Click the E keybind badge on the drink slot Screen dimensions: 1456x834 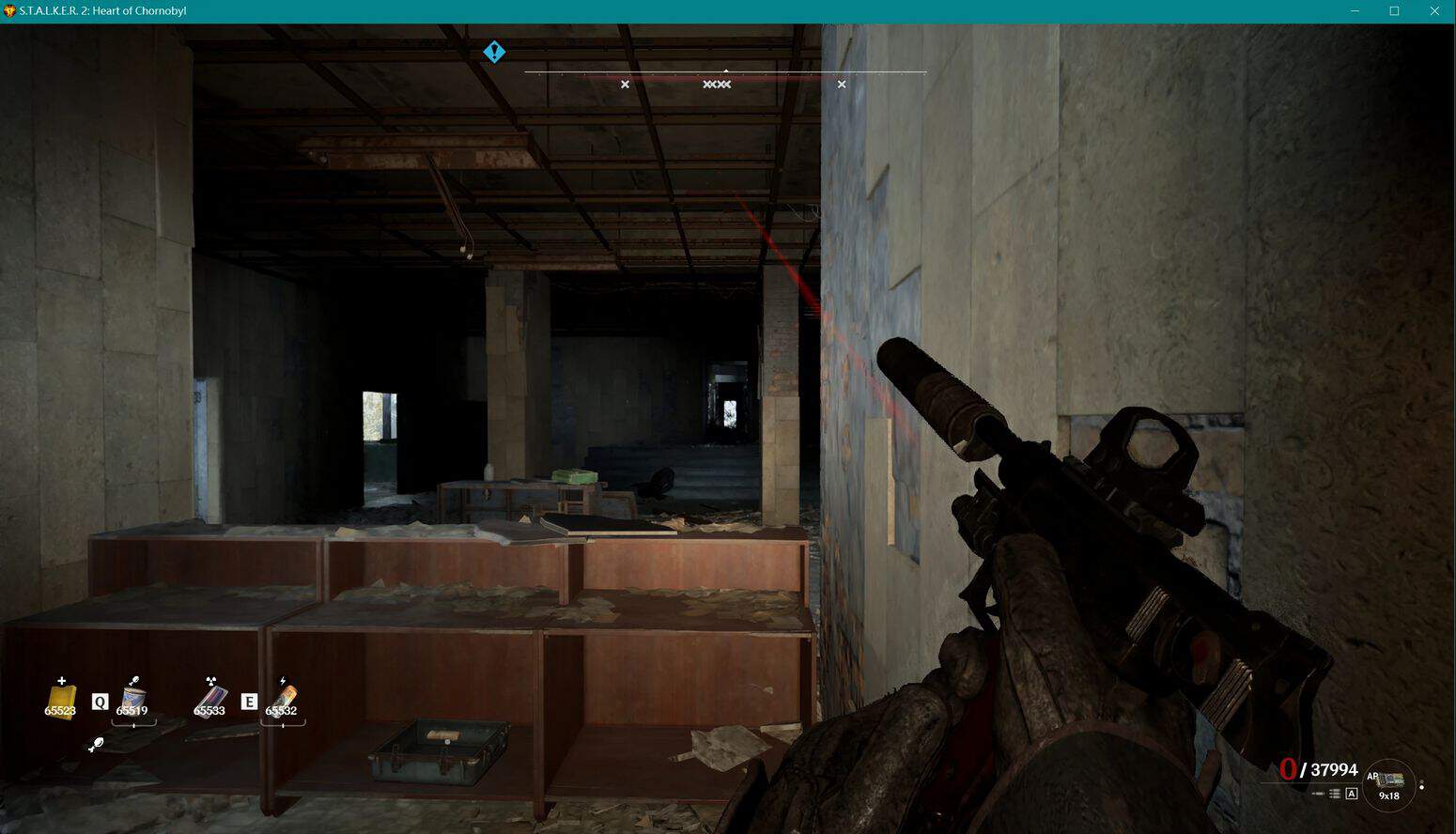pos(250,702)
